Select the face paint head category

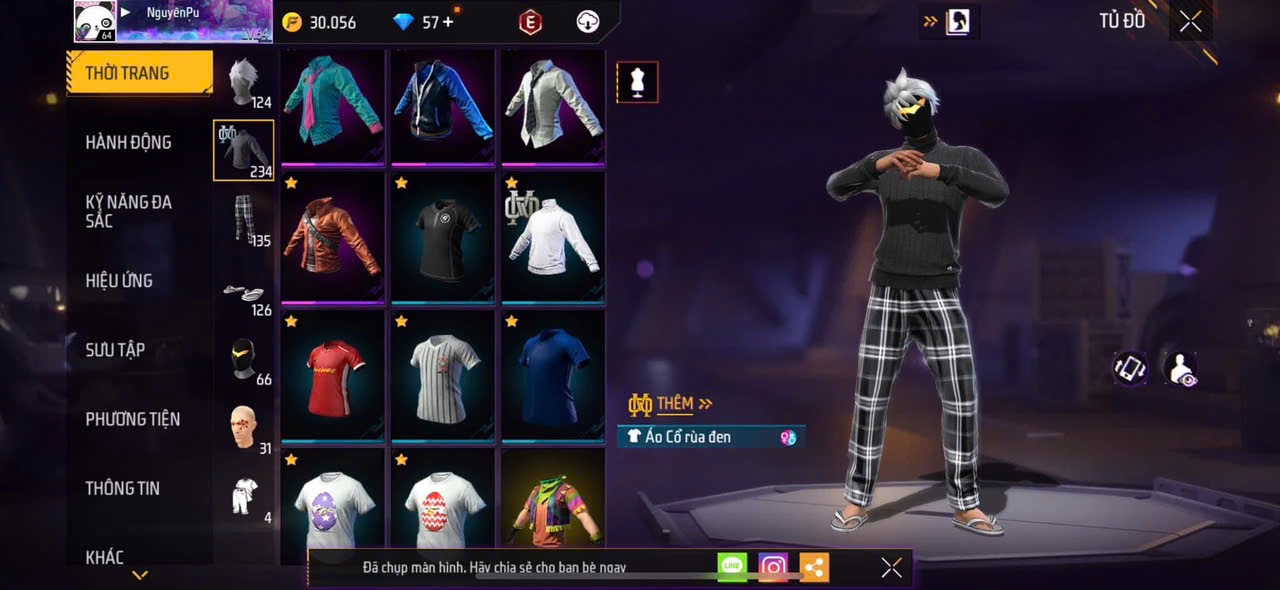click(244, 428)
